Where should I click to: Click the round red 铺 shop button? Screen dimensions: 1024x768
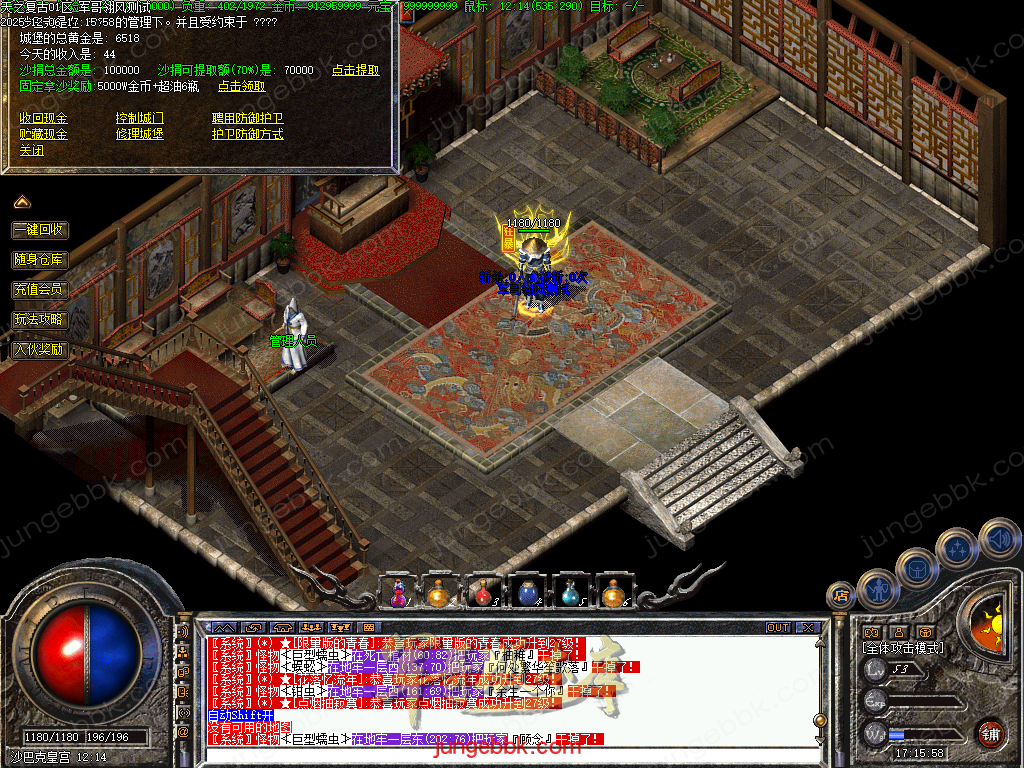[990, 733]
